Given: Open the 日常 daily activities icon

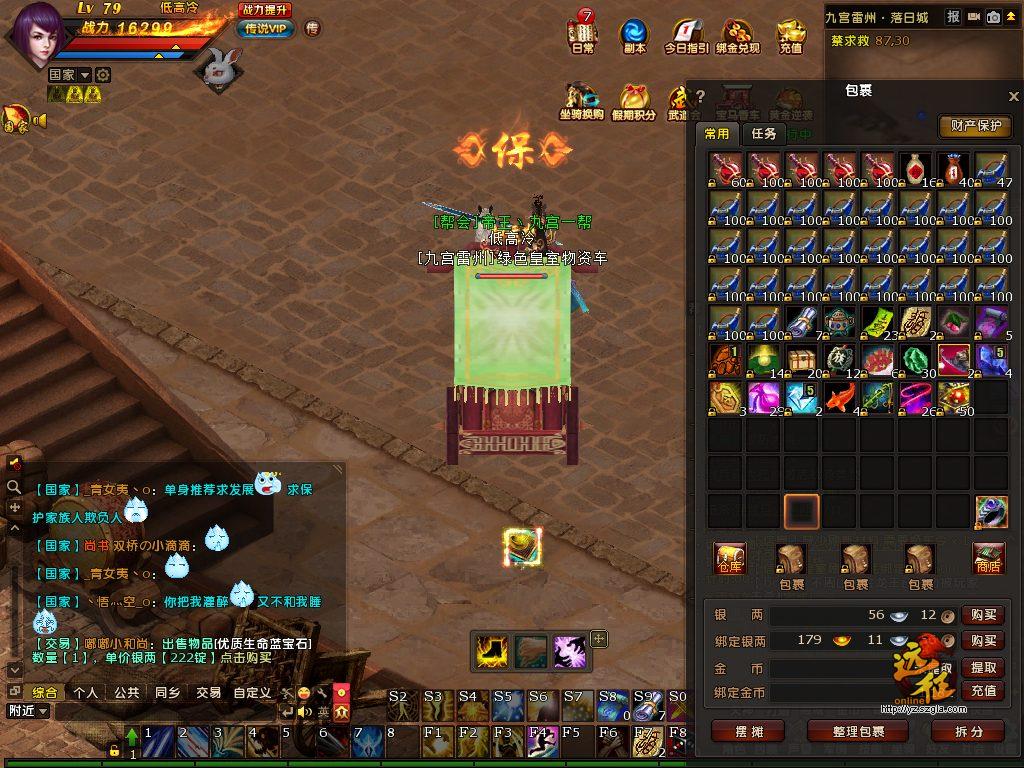Looking at the screenshot, I should pyautogui.click(x=582, y=35).
